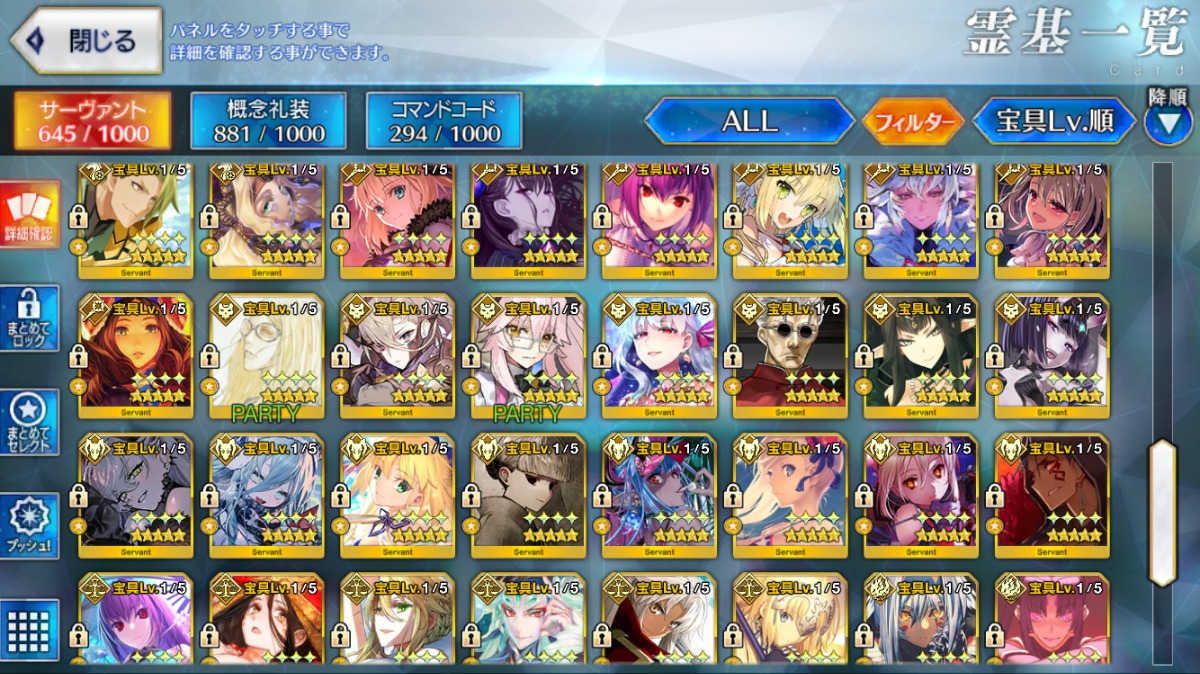Close the servant list with 閉じる
This screenshot has width=1200, height=674.
pos(86,41)
